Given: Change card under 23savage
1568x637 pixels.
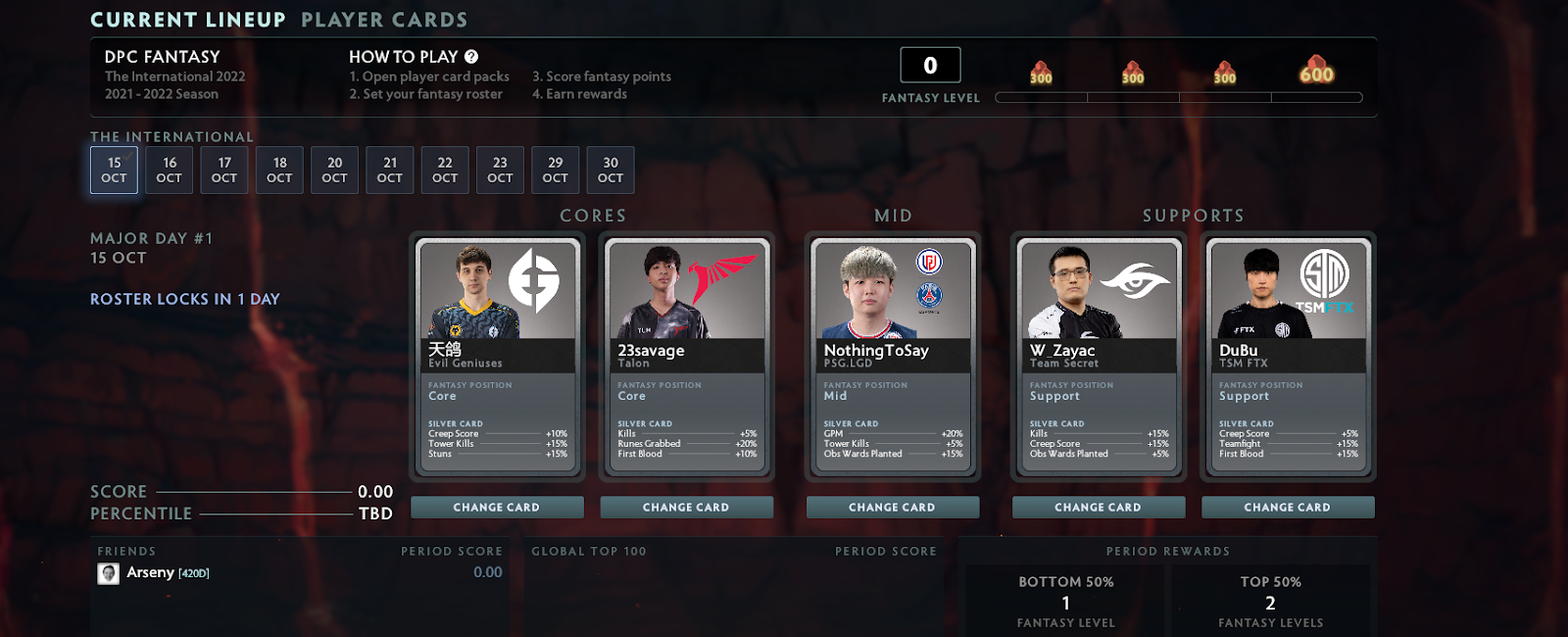Looking at the screenshot, I should [x=686, y=508].
